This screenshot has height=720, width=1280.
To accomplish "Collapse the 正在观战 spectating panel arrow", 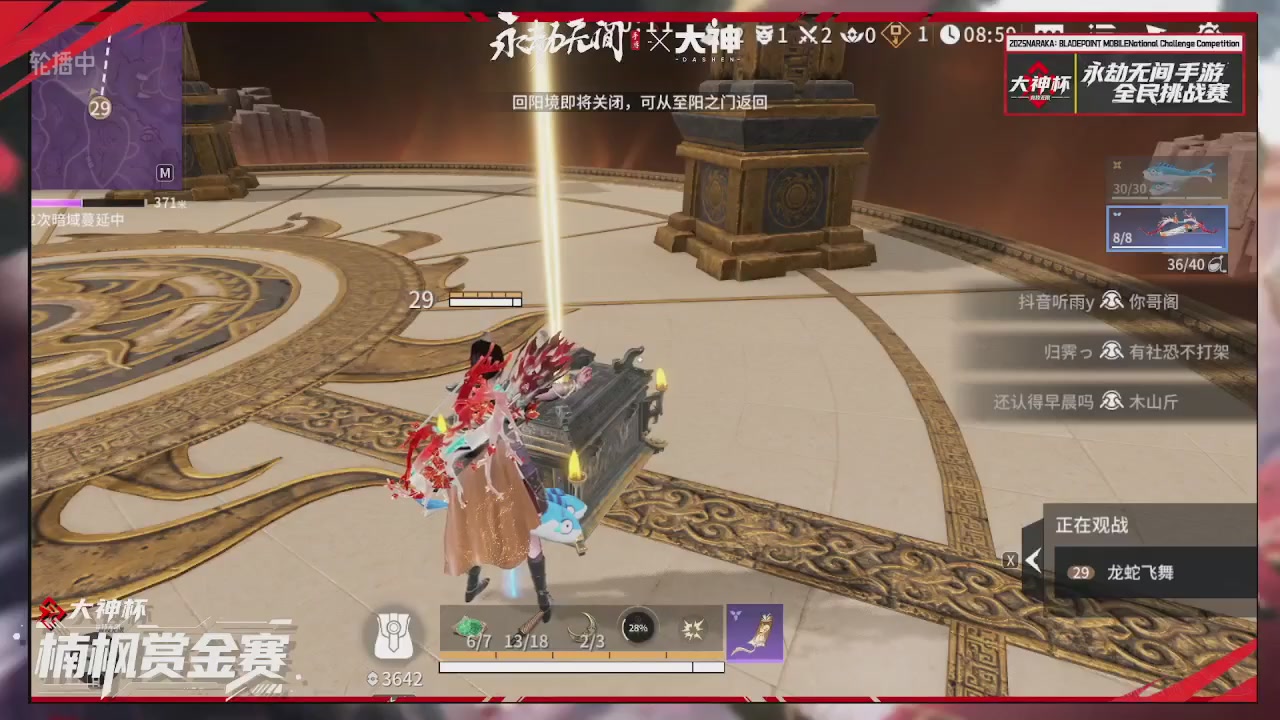I will 1031,560.
